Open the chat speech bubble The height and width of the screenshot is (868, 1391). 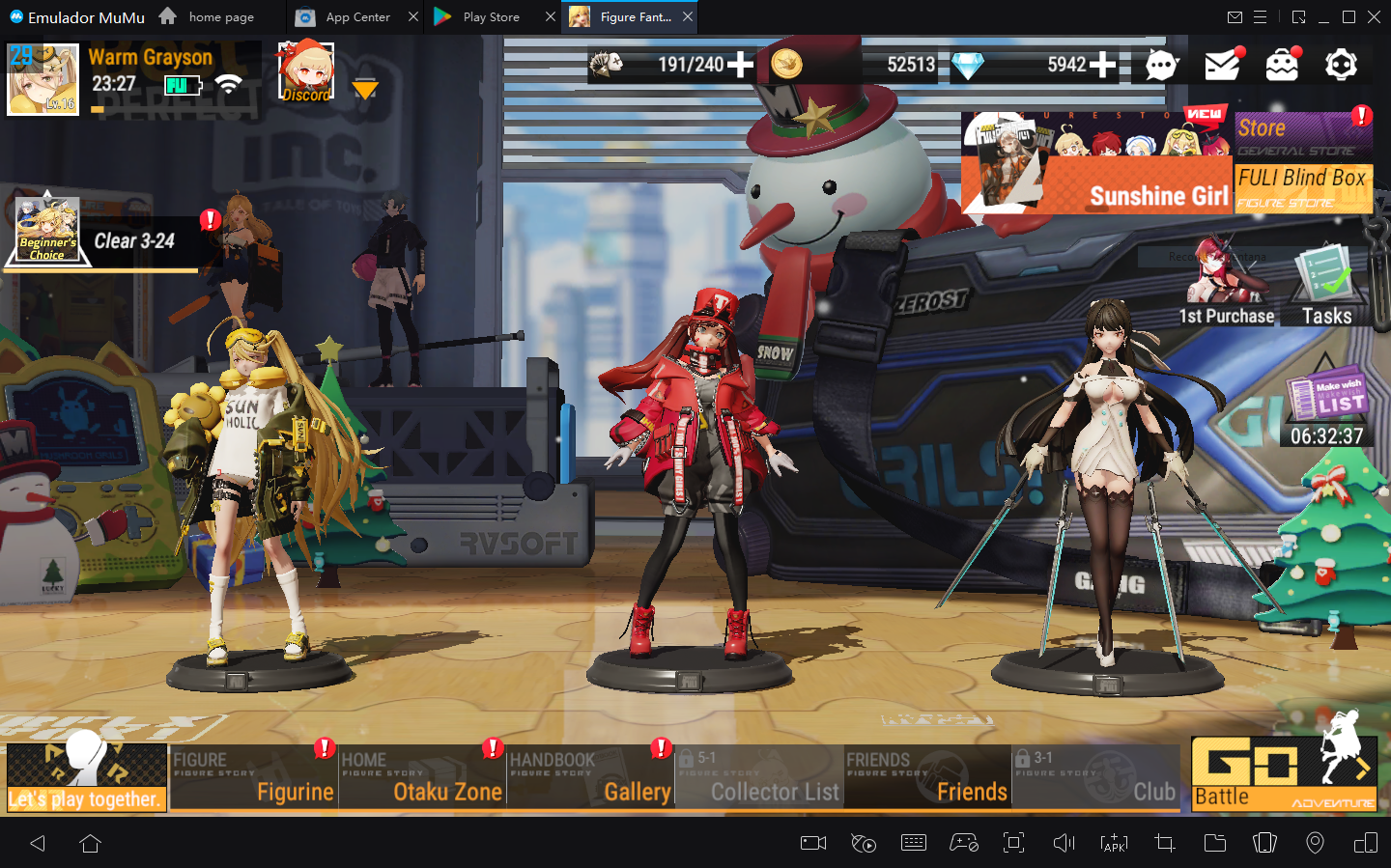click(1161, 65)
